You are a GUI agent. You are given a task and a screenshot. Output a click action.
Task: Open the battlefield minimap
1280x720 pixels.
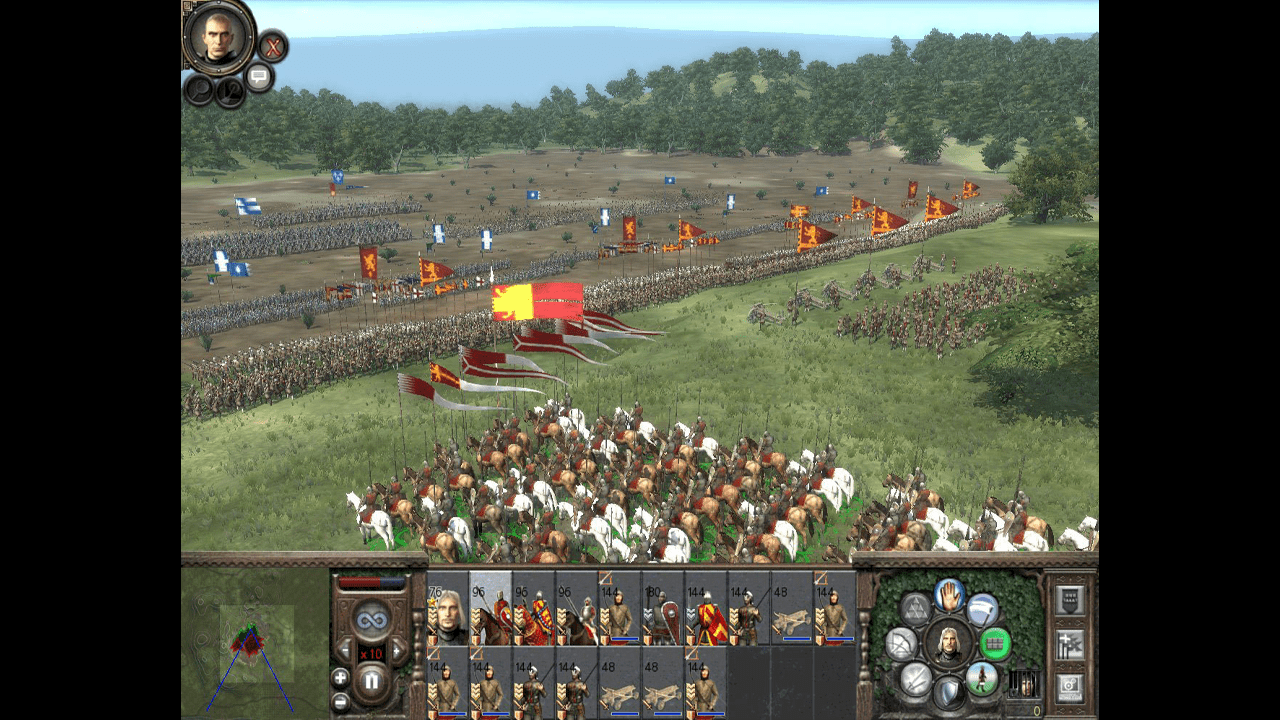pos(256,641)
